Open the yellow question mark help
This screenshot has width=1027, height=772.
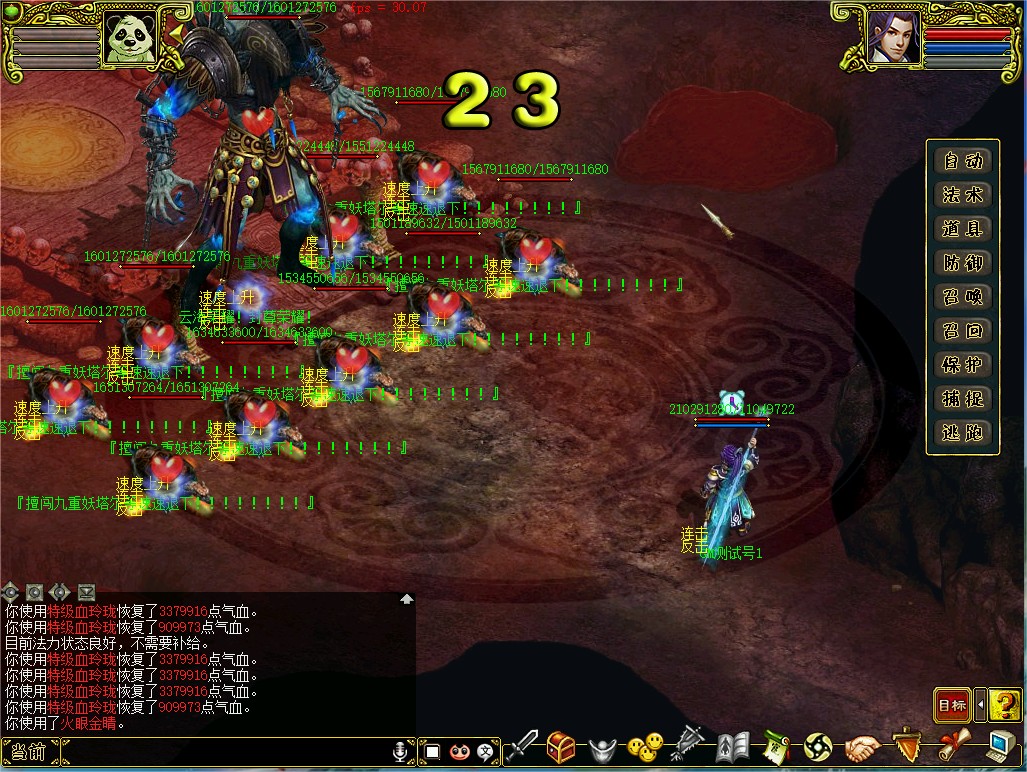[1004, 706]
